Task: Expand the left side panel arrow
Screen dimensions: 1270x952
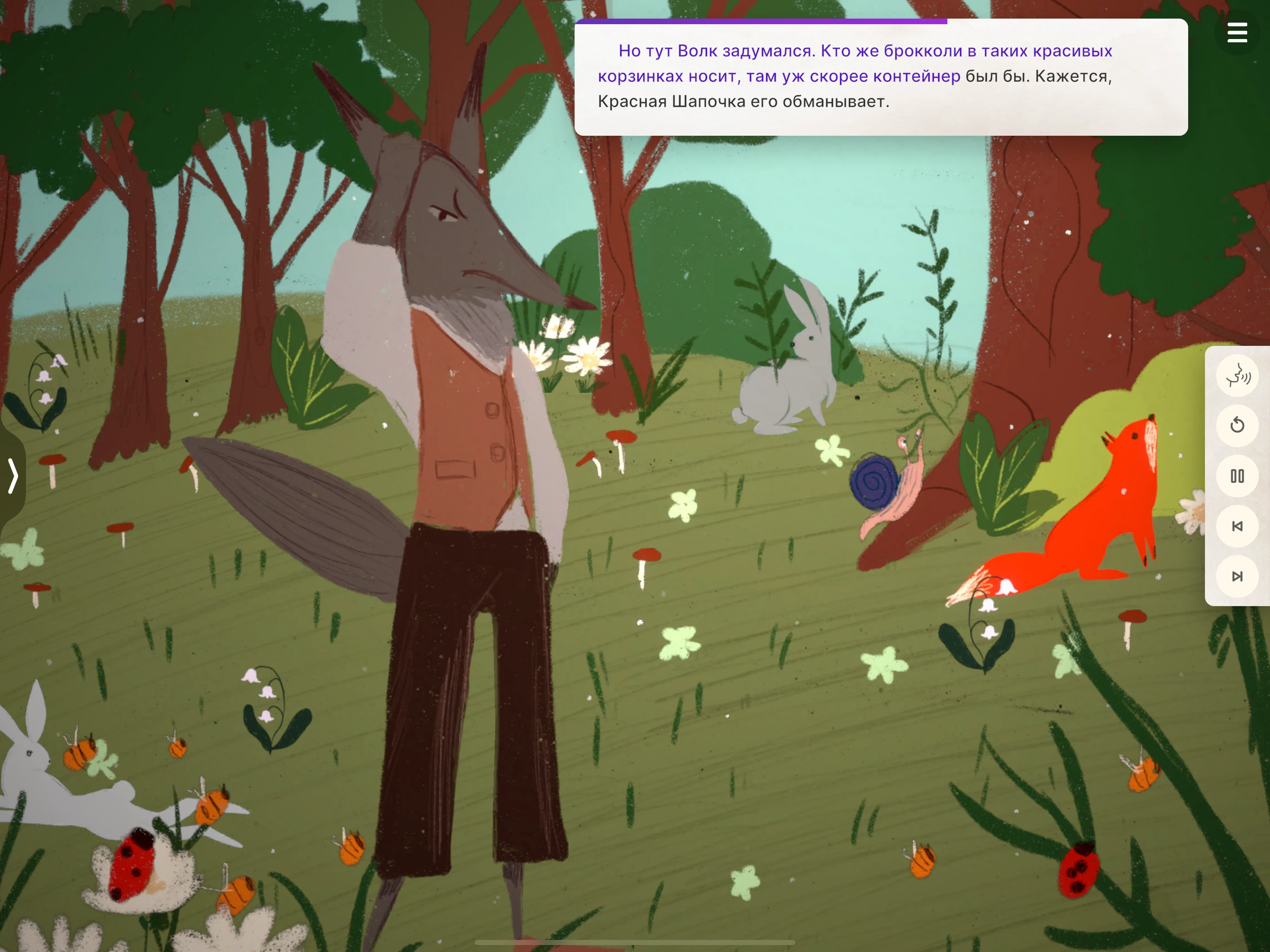Action: tap(13, 476)
